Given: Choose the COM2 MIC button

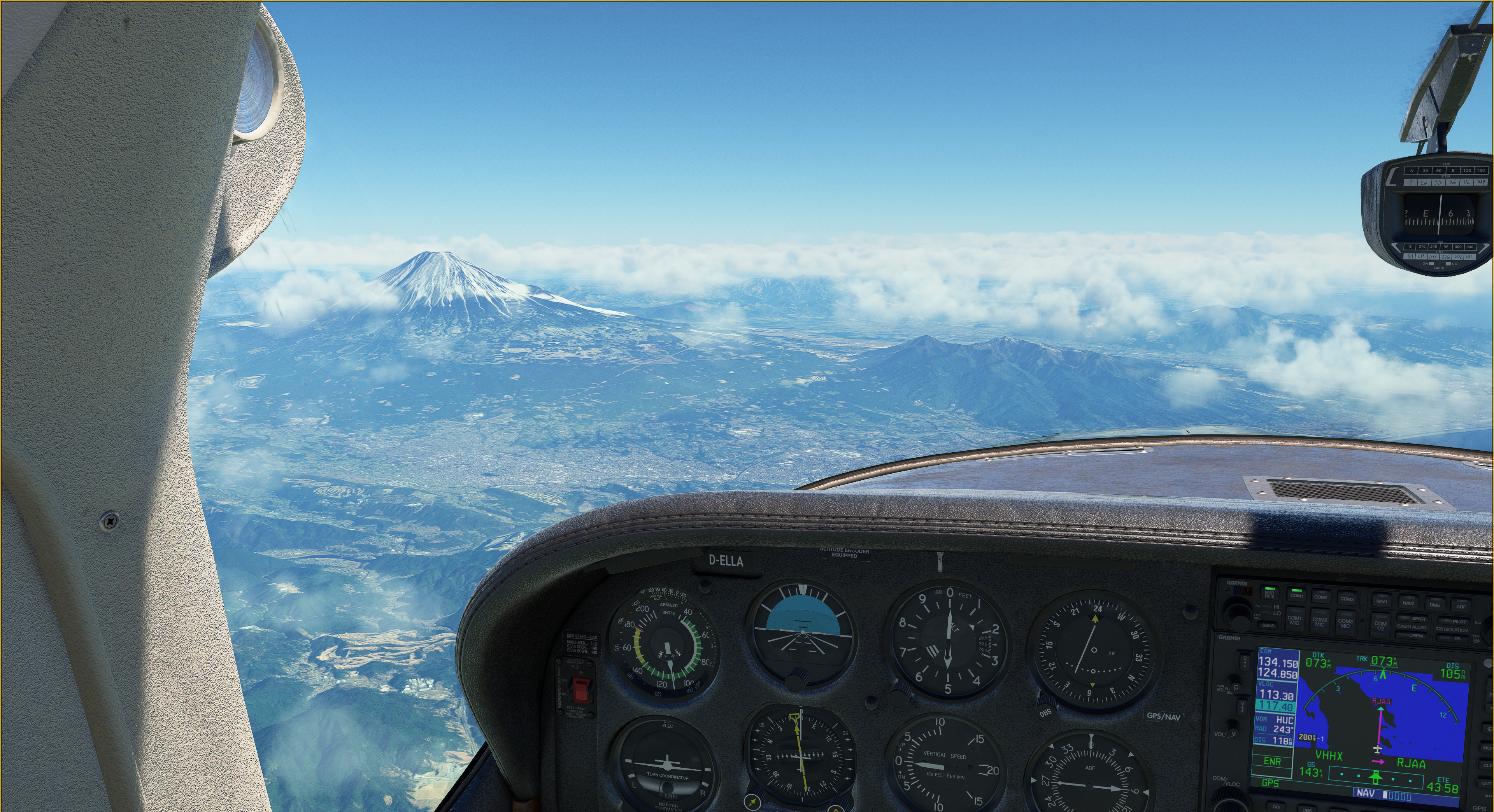Looking at the screenshot, I should 1319,621.
